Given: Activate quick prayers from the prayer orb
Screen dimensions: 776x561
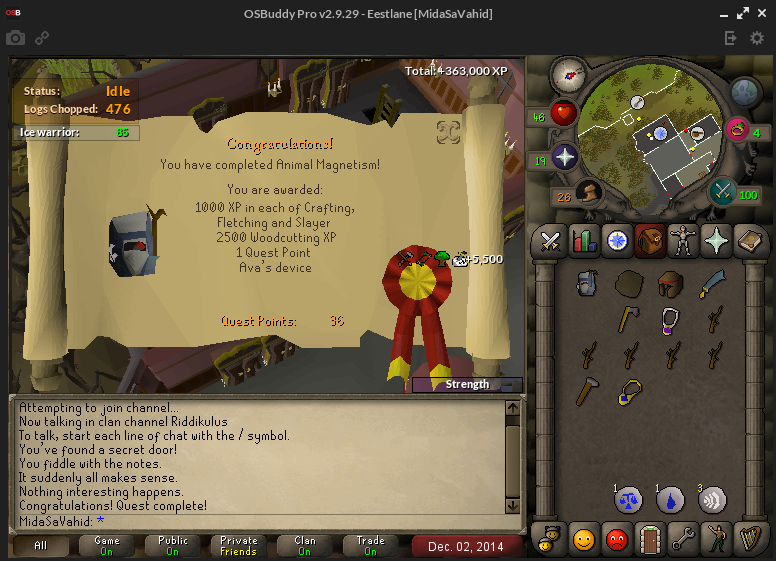Looking at the screenshot, I should (x=566, y=157).
